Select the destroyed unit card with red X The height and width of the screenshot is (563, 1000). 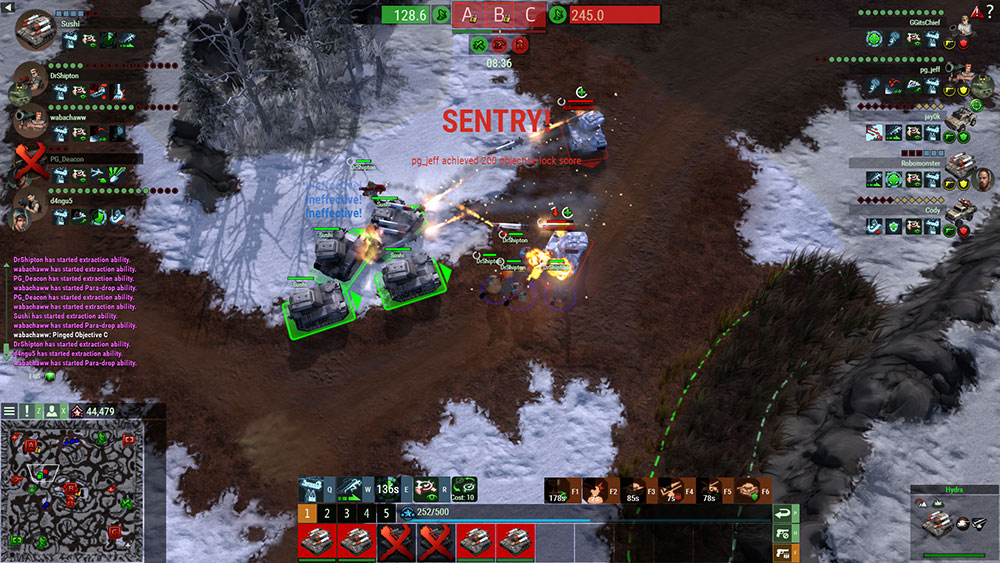[397, 541]
